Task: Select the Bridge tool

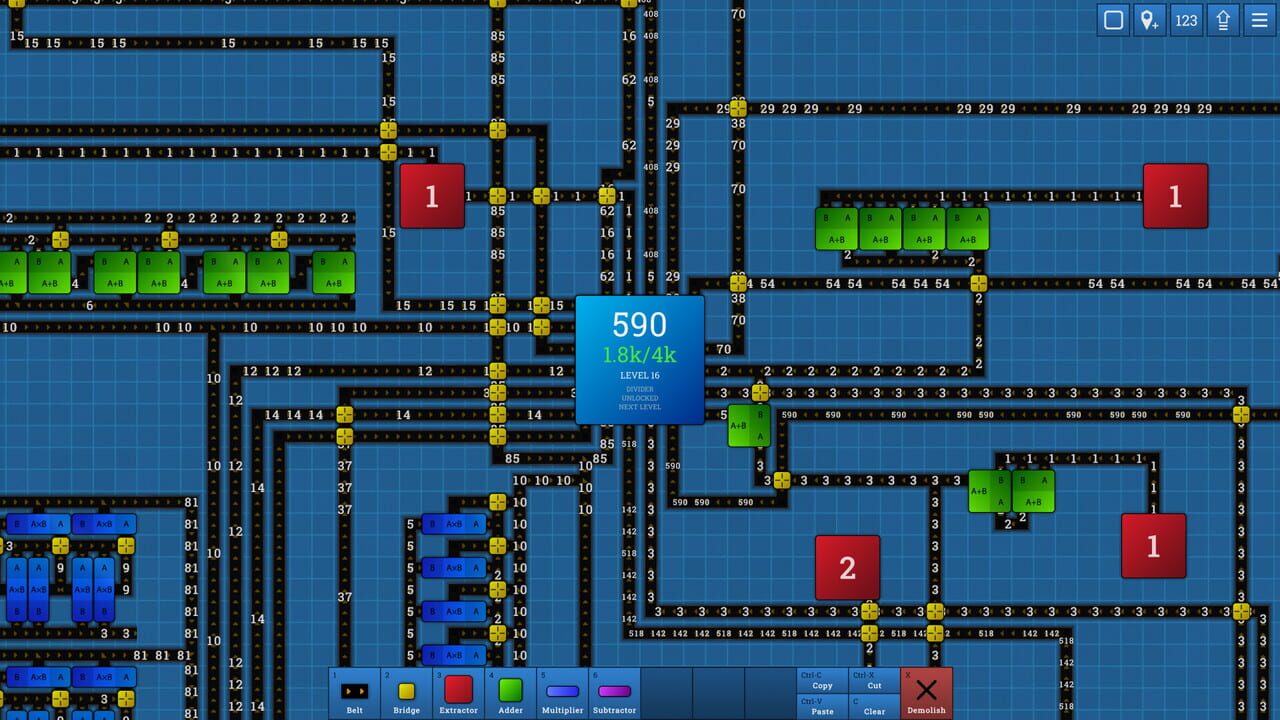Action: click(x=406, y=692)
